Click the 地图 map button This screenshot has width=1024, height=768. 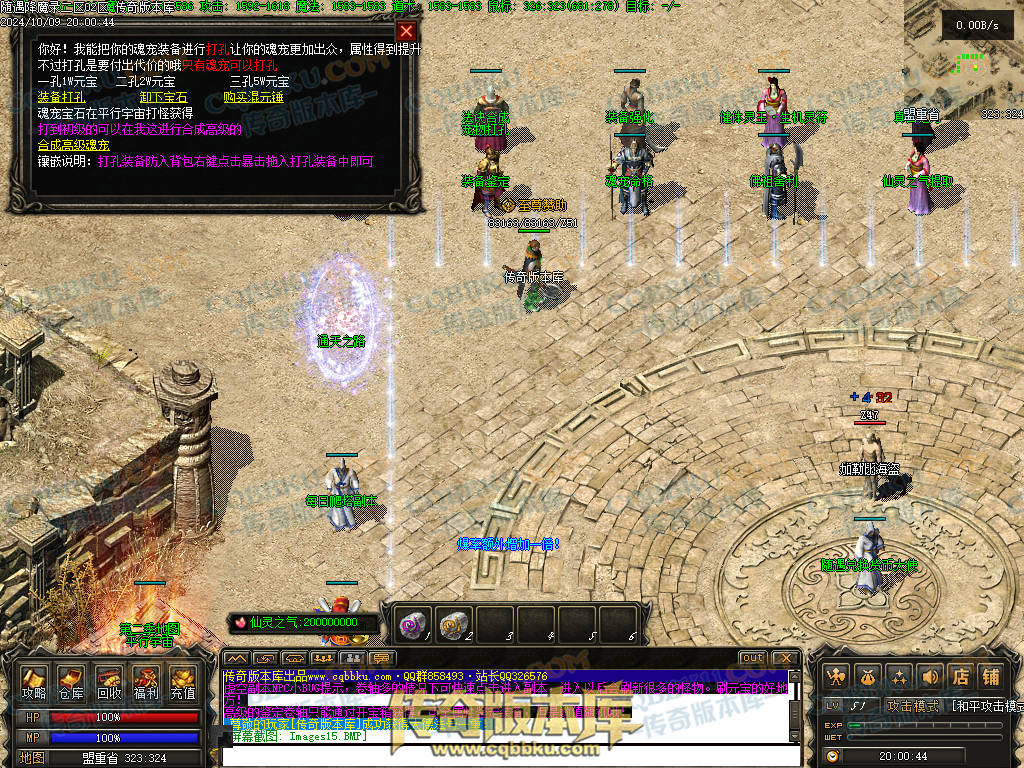tap(32, 758)
